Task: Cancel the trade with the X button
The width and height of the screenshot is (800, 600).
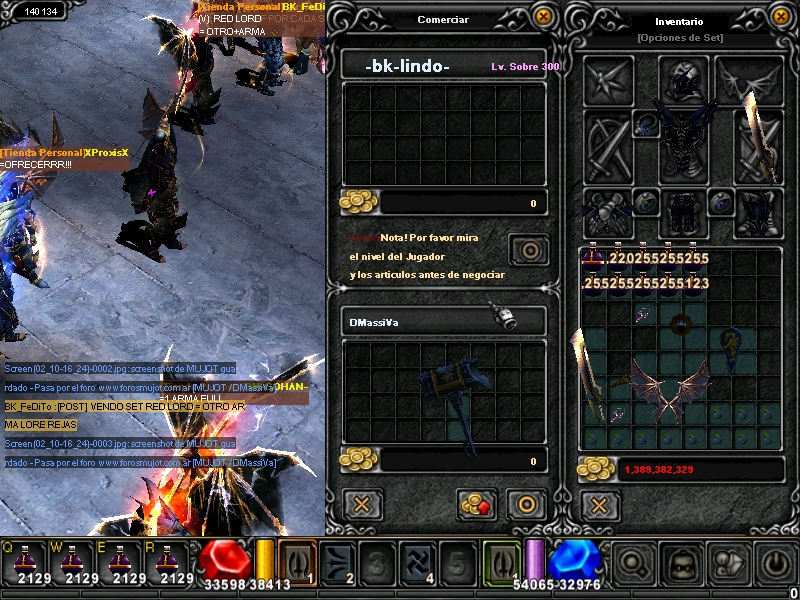Action: (362, 504)
